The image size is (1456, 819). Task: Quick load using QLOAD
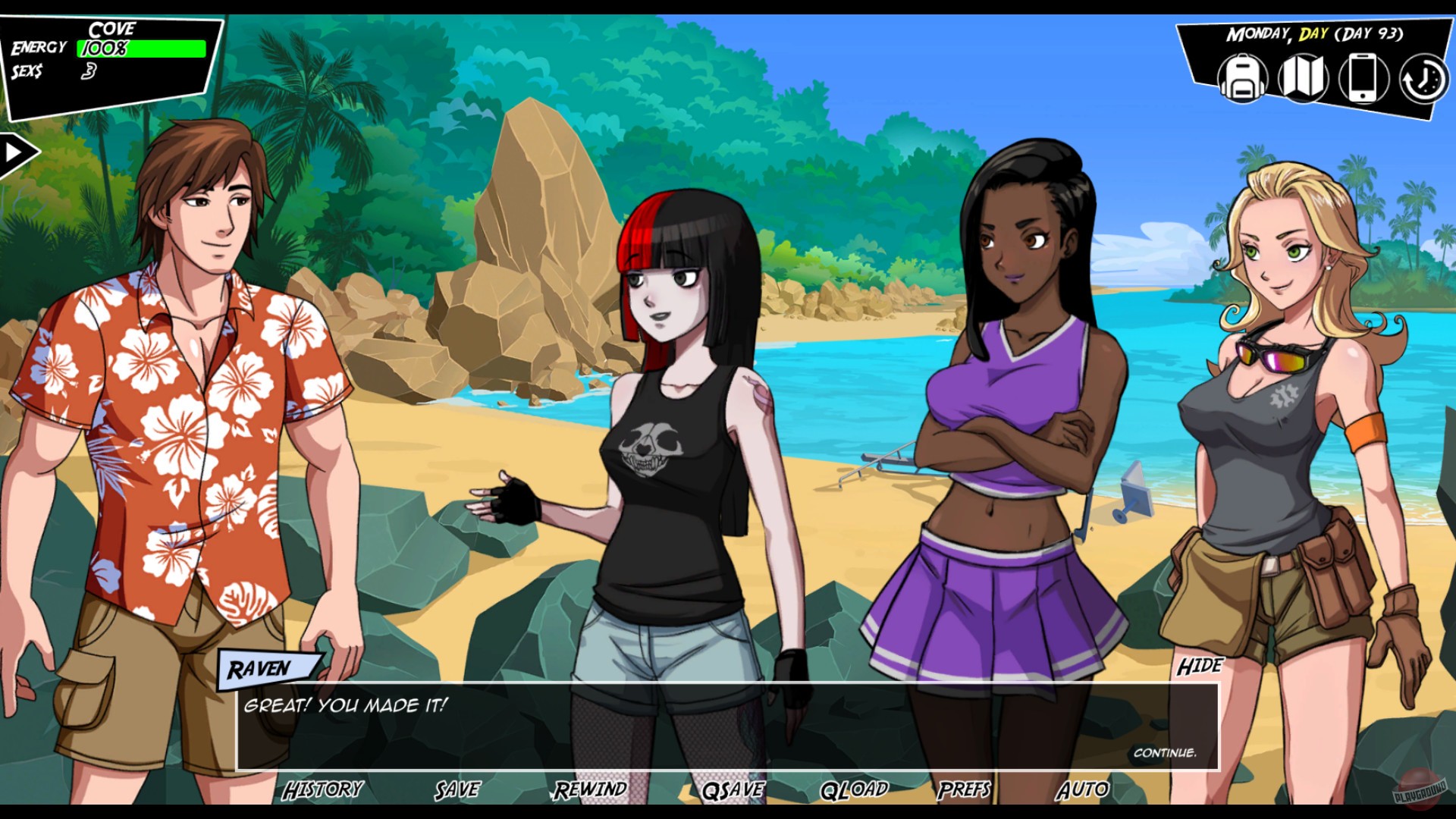(853, 791)
